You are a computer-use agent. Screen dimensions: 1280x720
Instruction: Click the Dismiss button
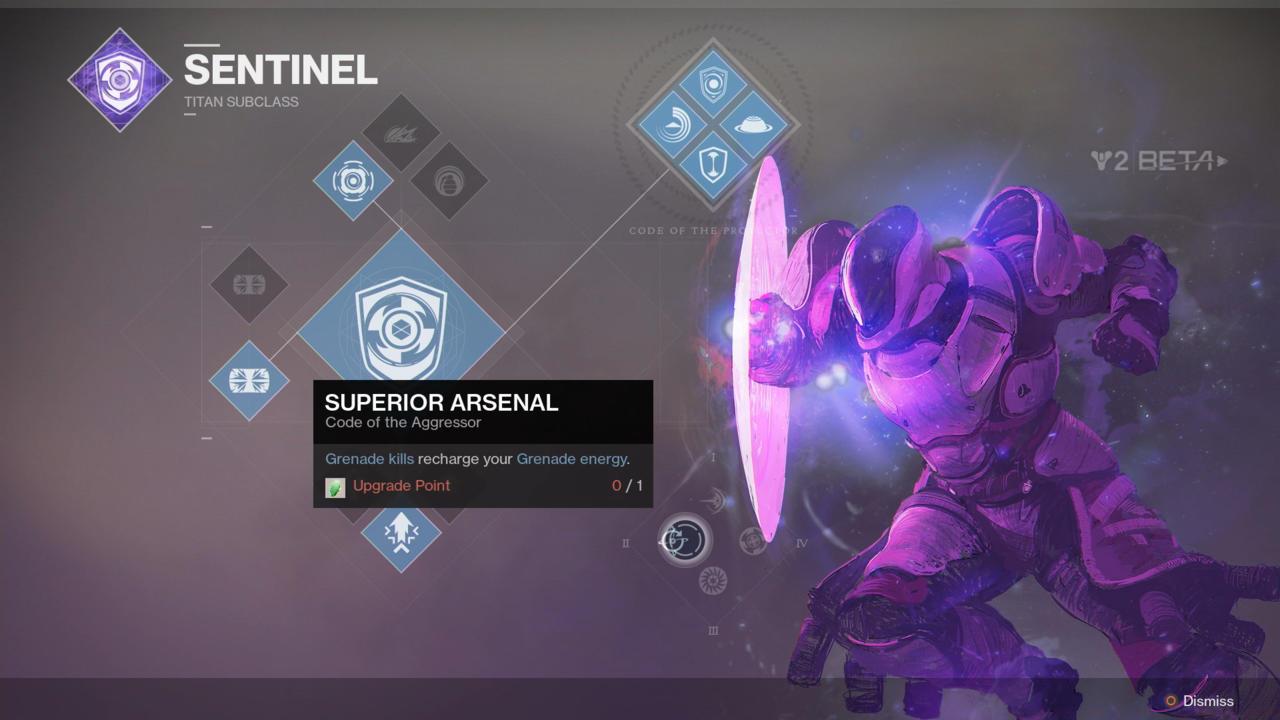[1207, 701]
